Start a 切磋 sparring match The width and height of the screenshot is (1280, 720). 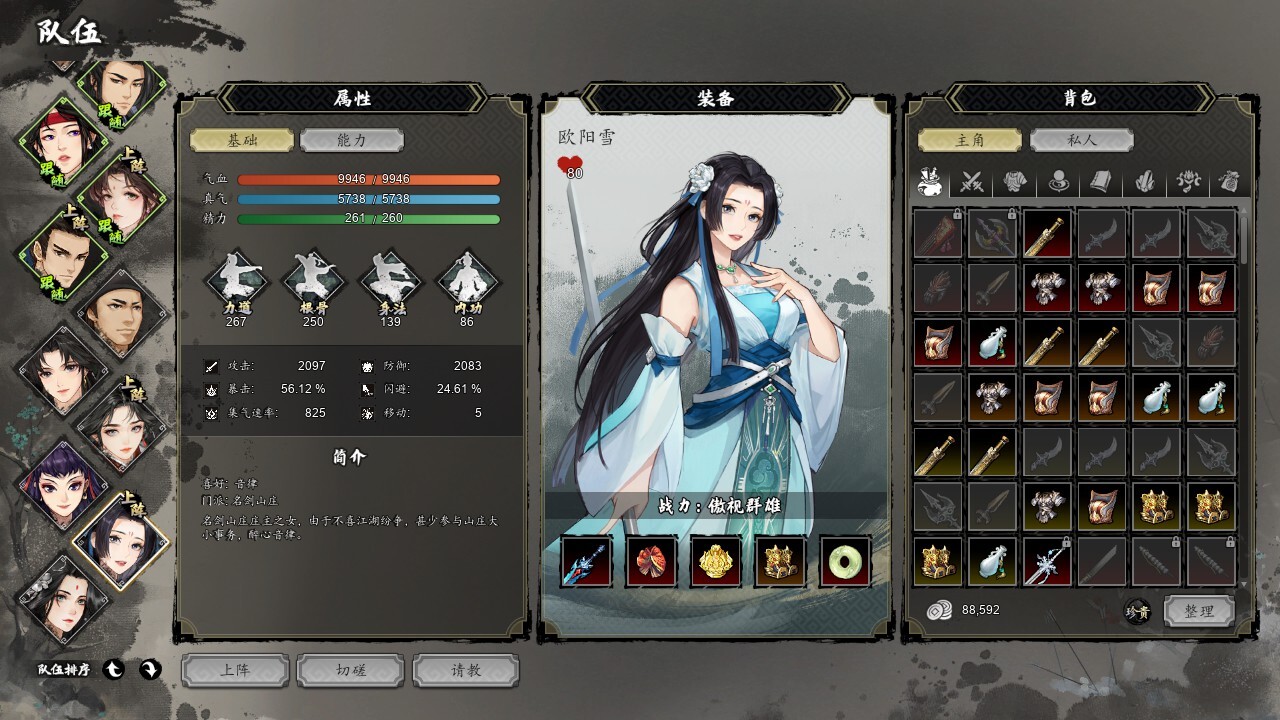(x=351, y=670)
